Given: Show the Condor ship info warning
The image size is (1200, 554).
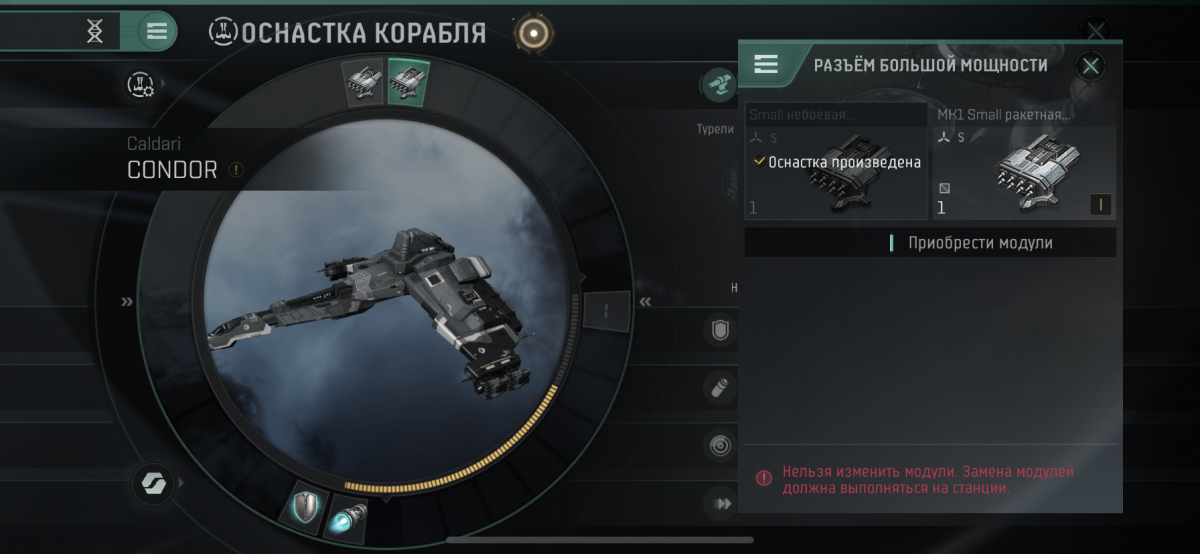Looking at the screenshot, I should pos(236,170).
